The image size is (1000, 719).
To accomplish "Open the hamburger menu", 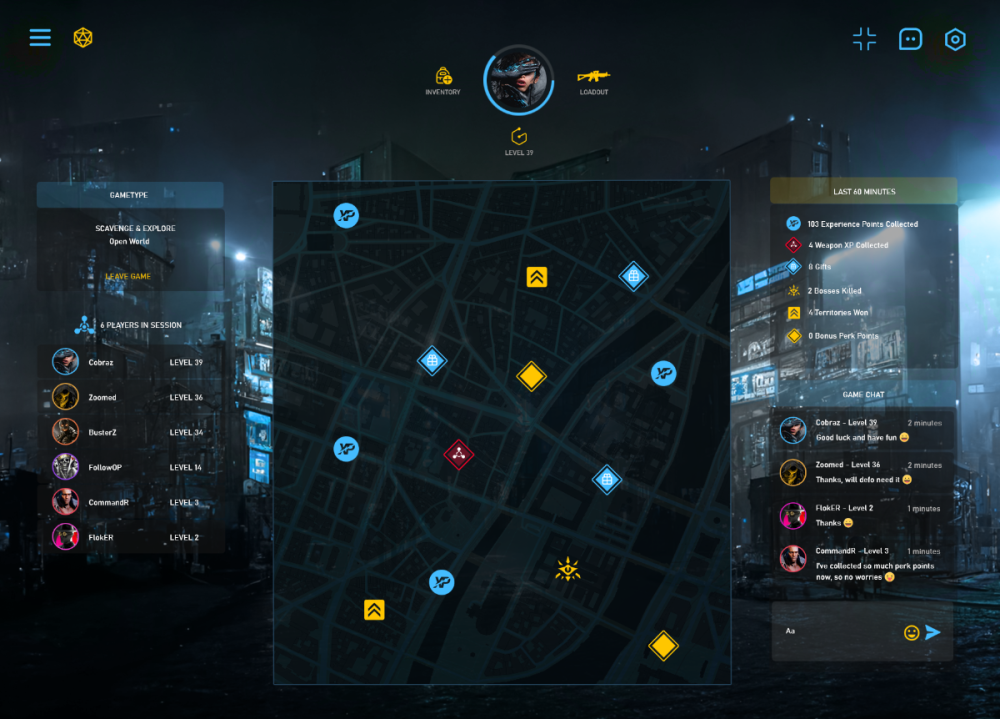I will pos(40,38).
